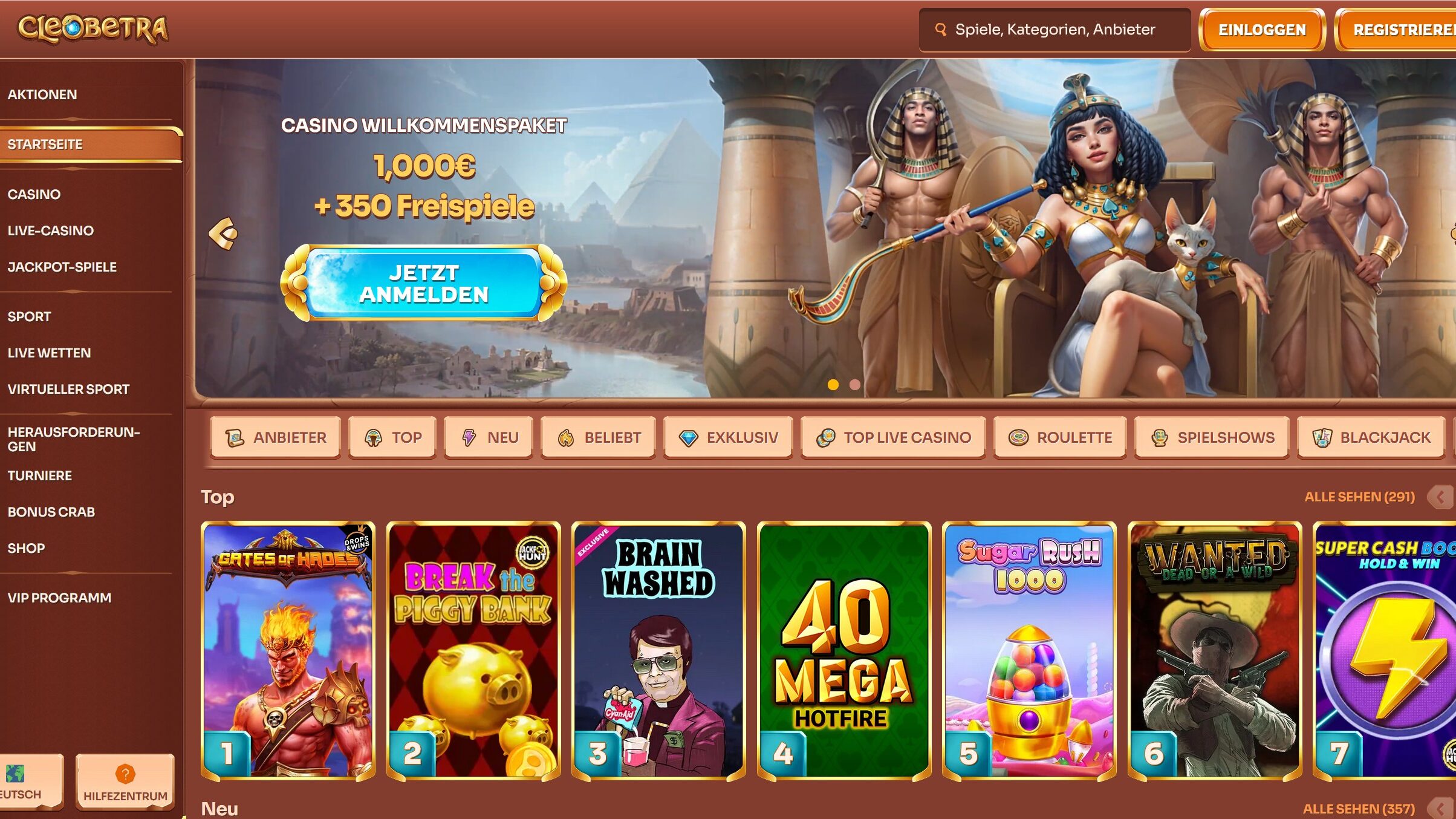Screen dimensions: 1456x819
Task: Click the Spielshows icon chip
Action: pos(1160,437)
